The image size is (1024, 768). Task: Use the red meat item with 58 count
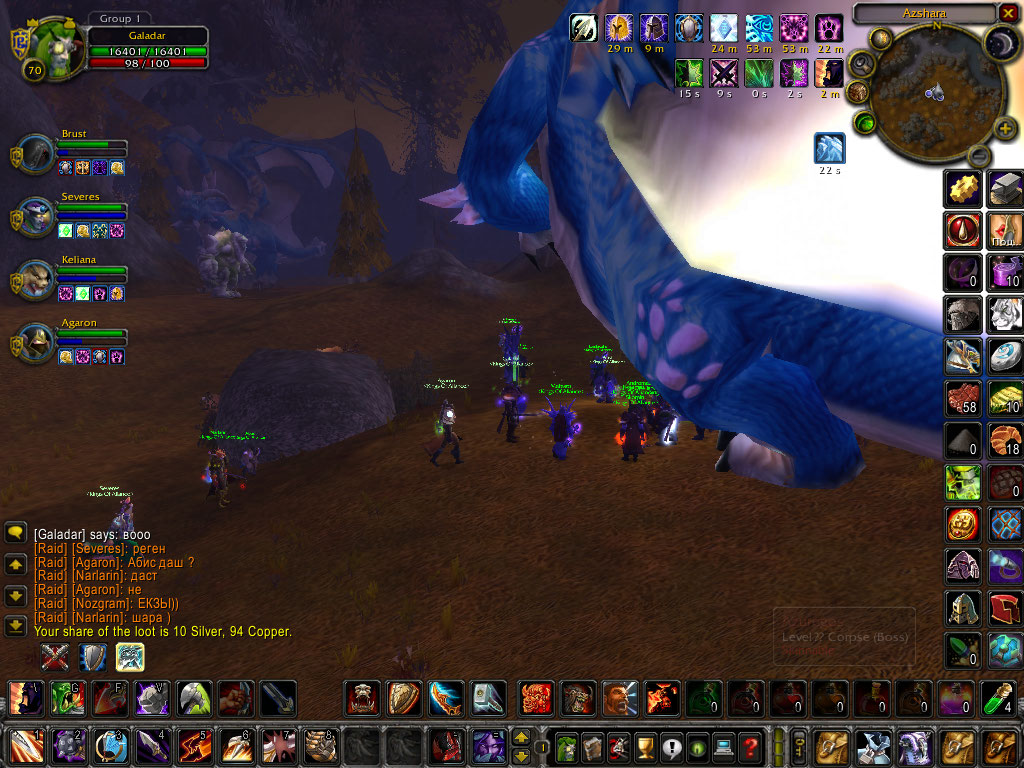[963, 398]
